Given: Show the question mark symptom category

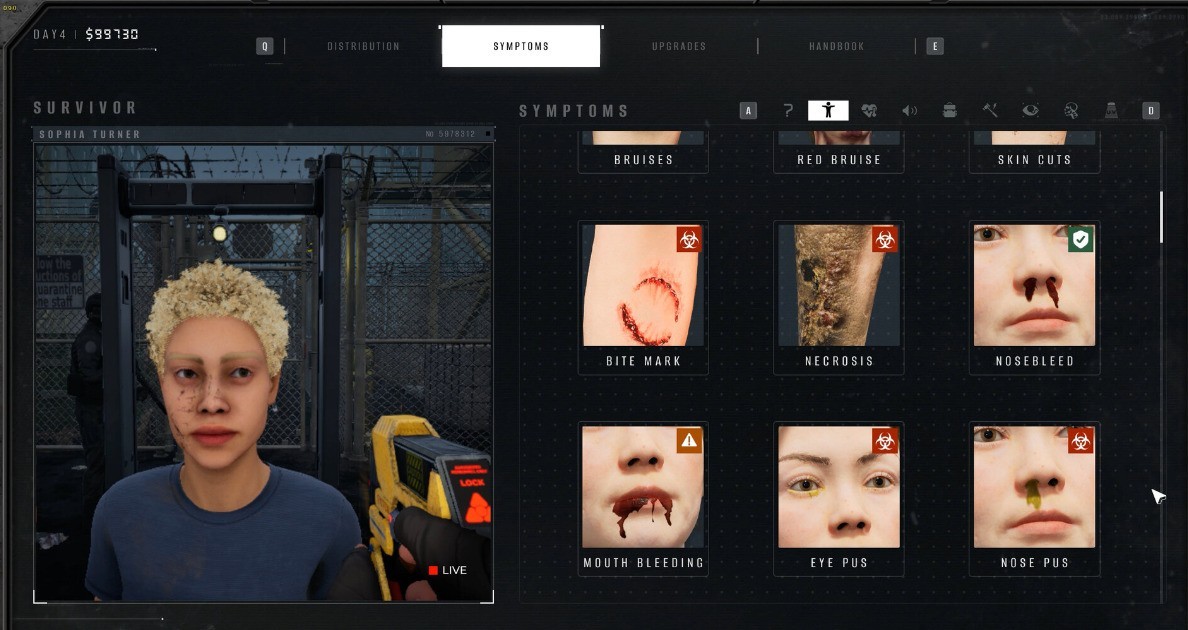Looking at the screenshot, I should point(788,111).
